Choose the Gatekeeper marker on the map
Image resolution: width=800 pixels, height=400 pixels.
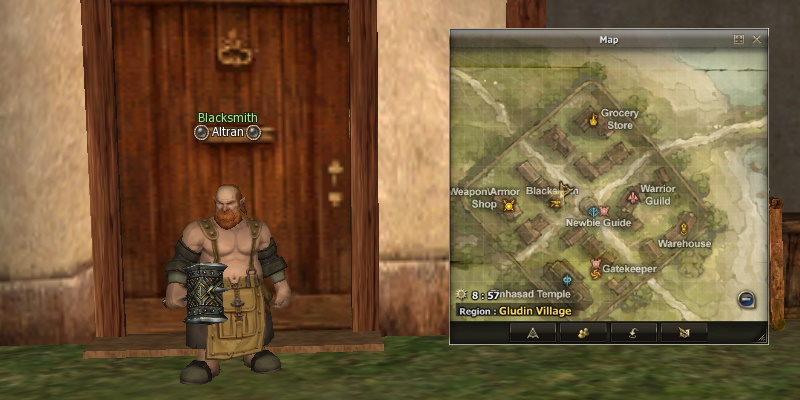pyautogui.click(x=595, y=268)
